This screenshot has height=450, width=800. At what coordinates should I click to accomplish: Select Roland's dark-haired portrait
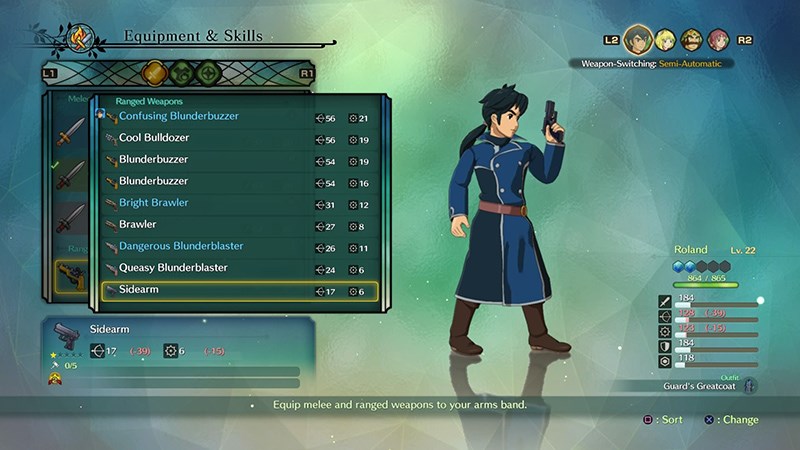point(637,40)
